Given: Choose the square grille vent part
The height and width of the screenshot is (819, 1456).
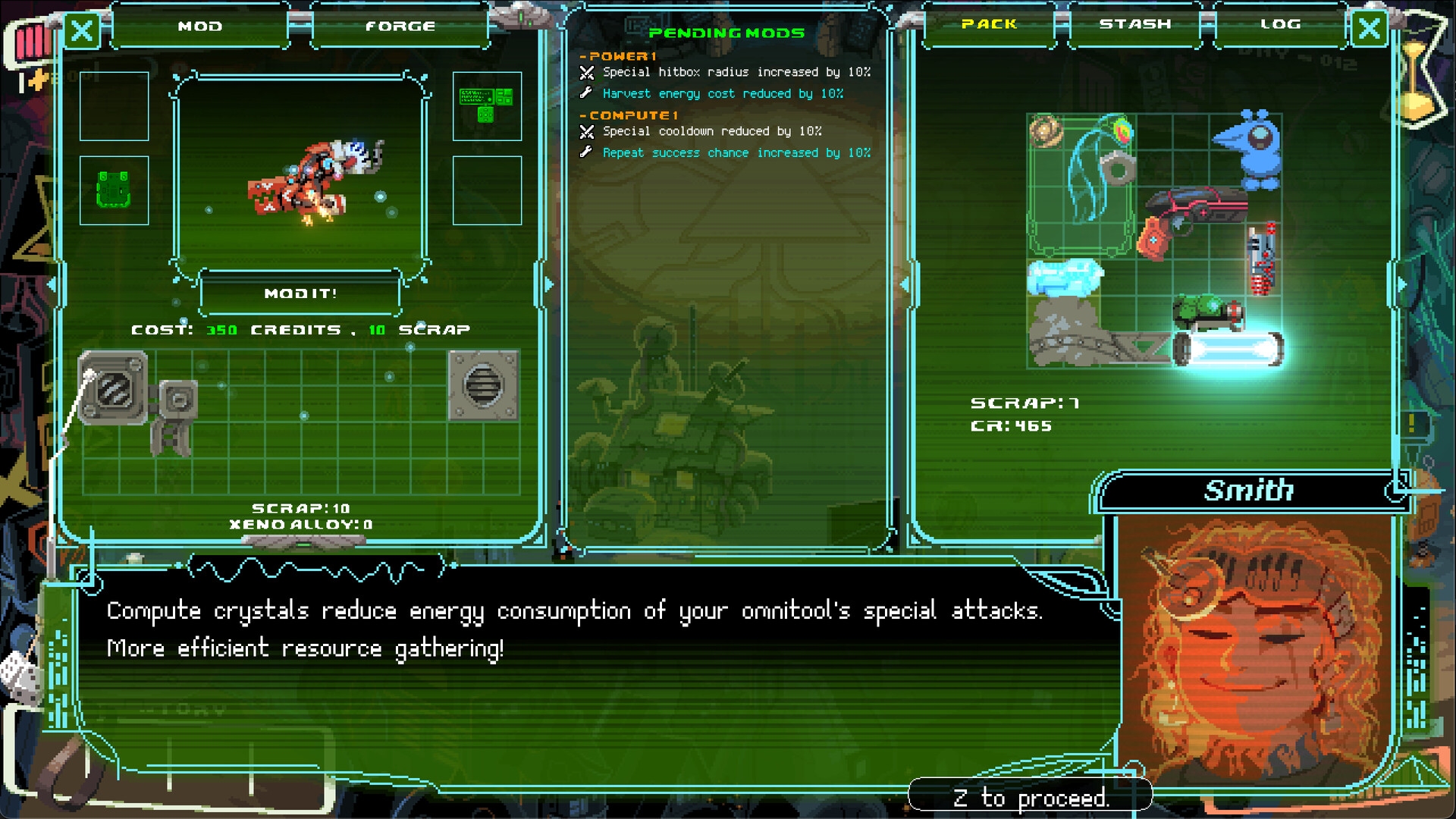Looking at the screenshot, I should pyautogui.click(x=483, y=385).
